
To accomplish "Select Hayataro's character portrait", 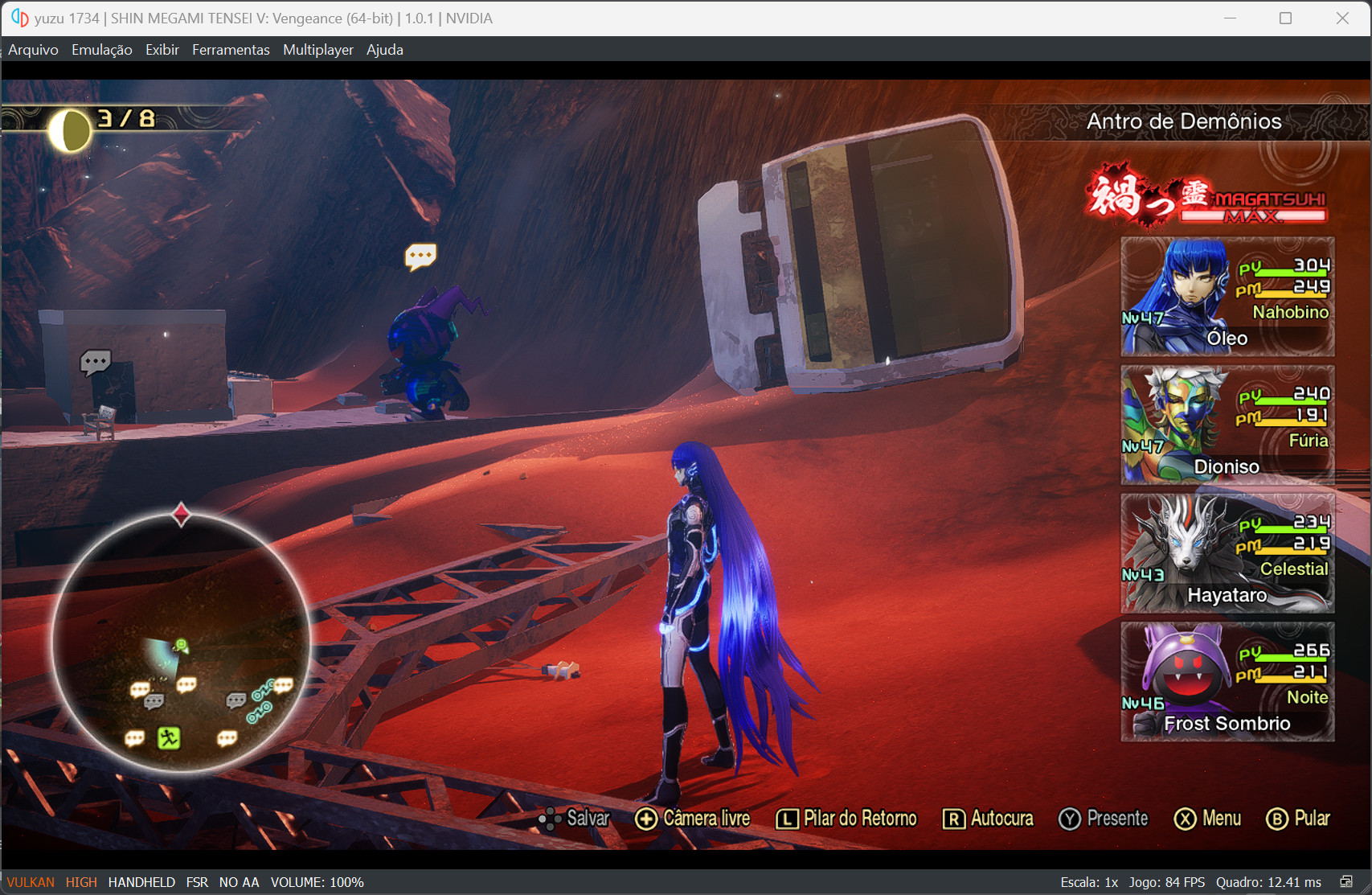I will [1227, 554].
